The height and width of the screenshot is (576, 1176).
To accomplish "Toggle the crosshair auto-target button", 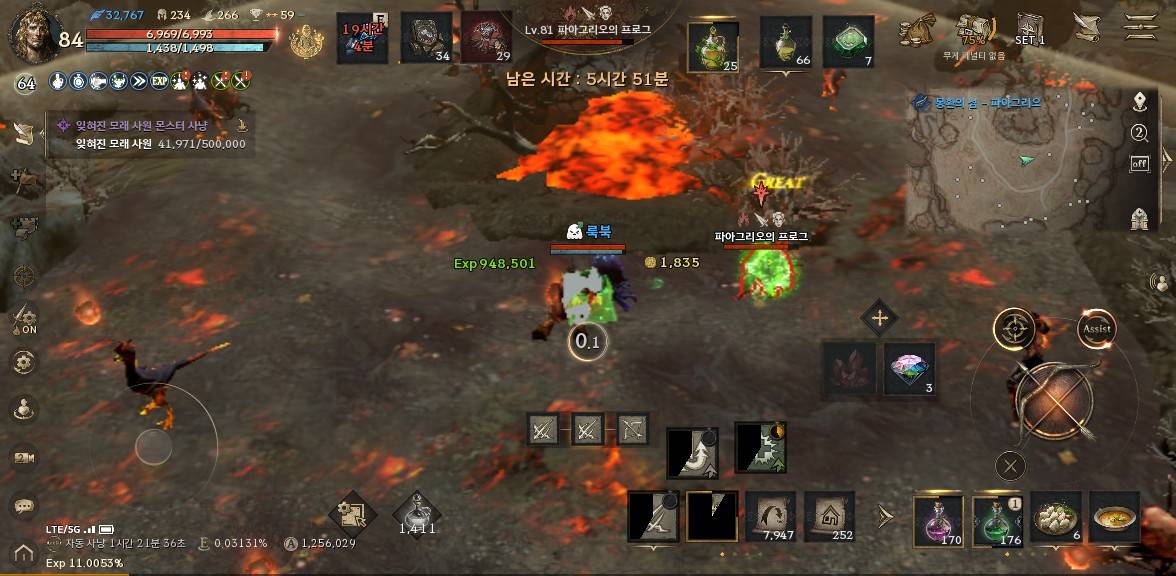I will pyautogui.click(x=1014, y=328).
